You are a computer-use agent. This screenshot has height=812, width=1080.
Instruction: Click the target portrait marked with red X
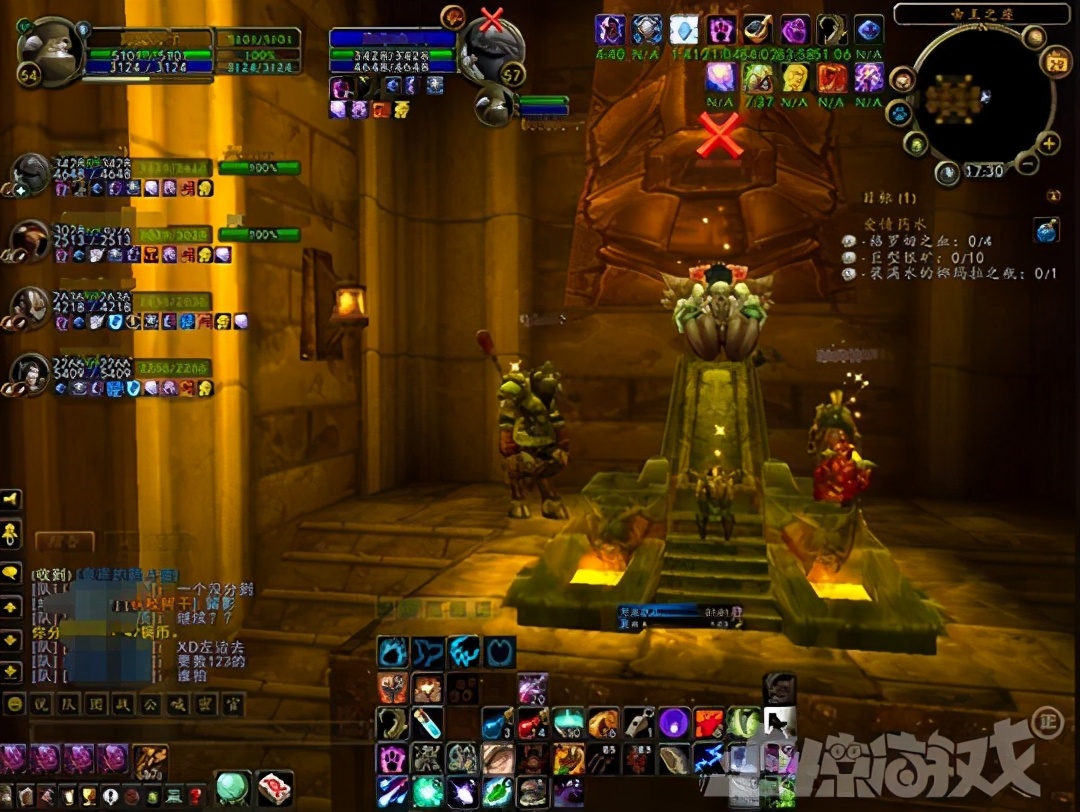click(x=491, y=49)
